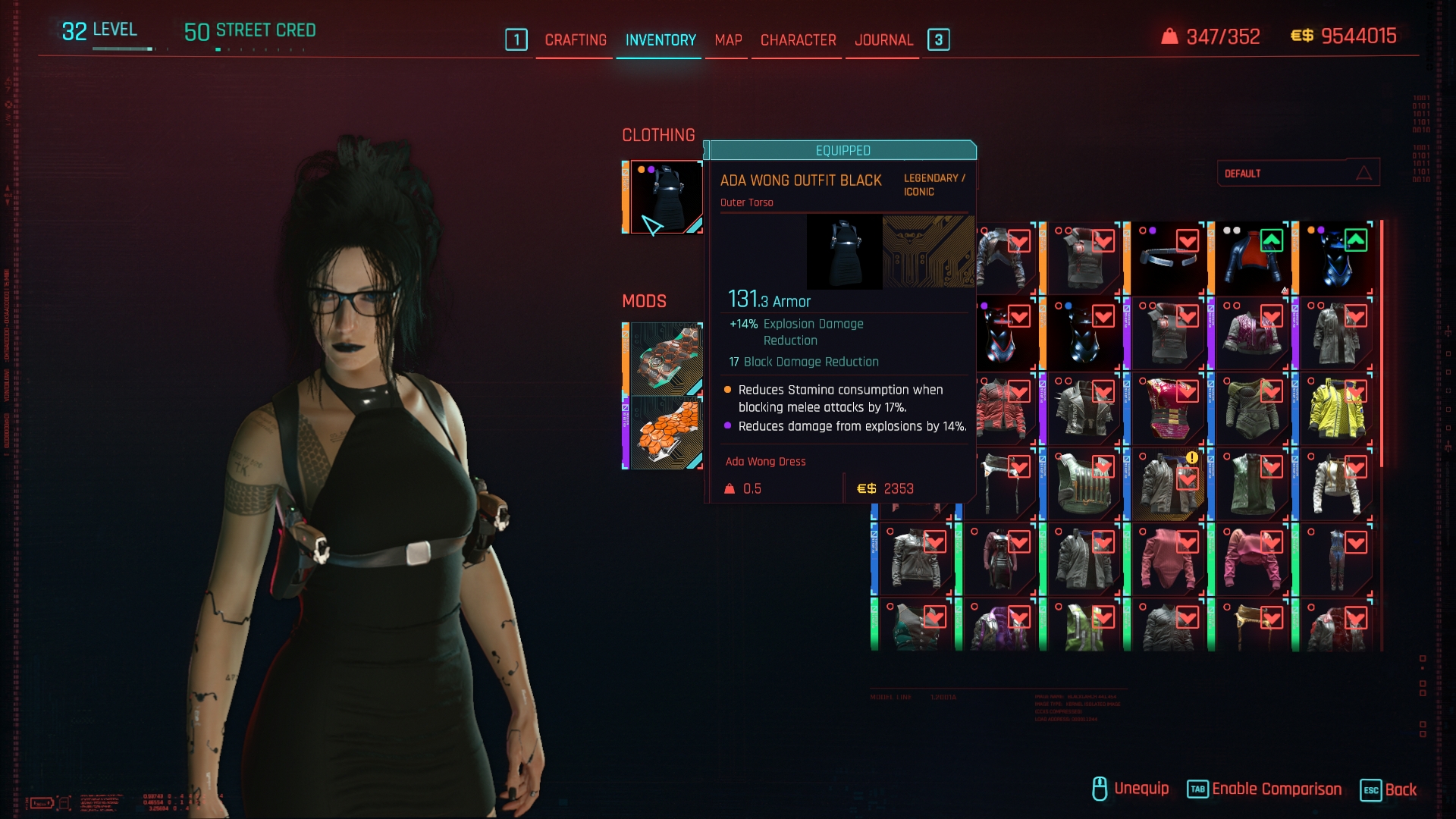Select the Inventory tab
This screenshot has height=819, width=1456.
point(661,40)
